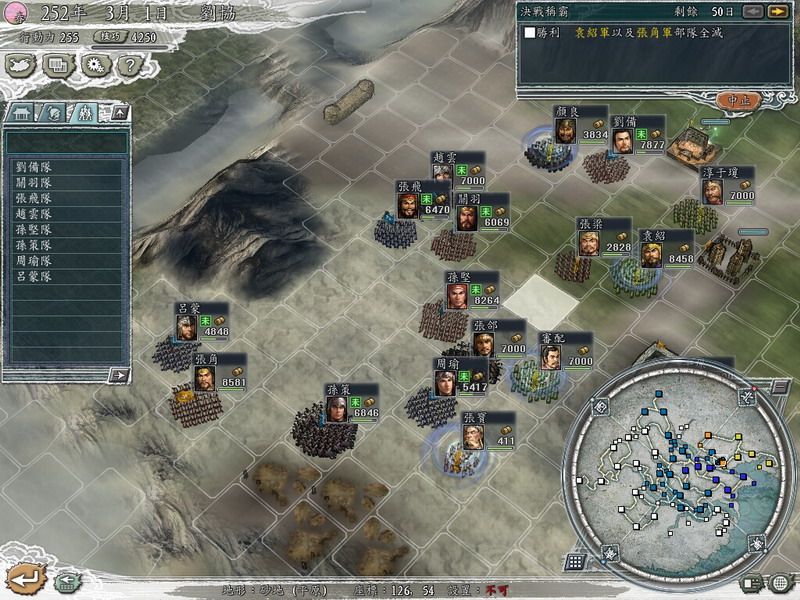800x600 pixels.
Task: Collapse the unit list panel
Action: click(x=119, y=113)
